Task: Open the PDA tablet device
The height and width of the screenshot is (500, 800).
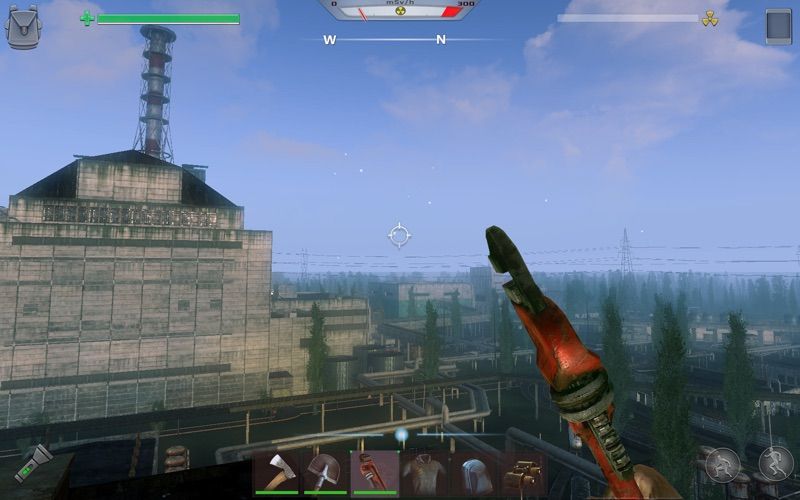Action: click(778, 27)
